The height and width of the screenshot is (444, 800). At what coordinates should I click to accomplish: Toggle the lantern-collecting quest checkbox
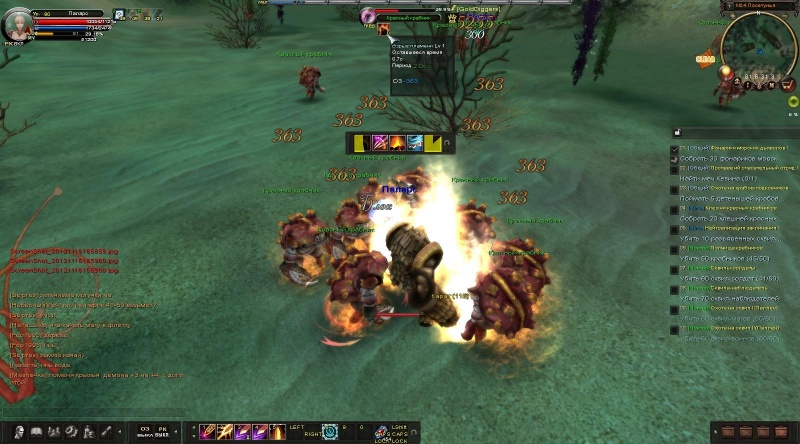pyautogui.click(x=675, y=150)
